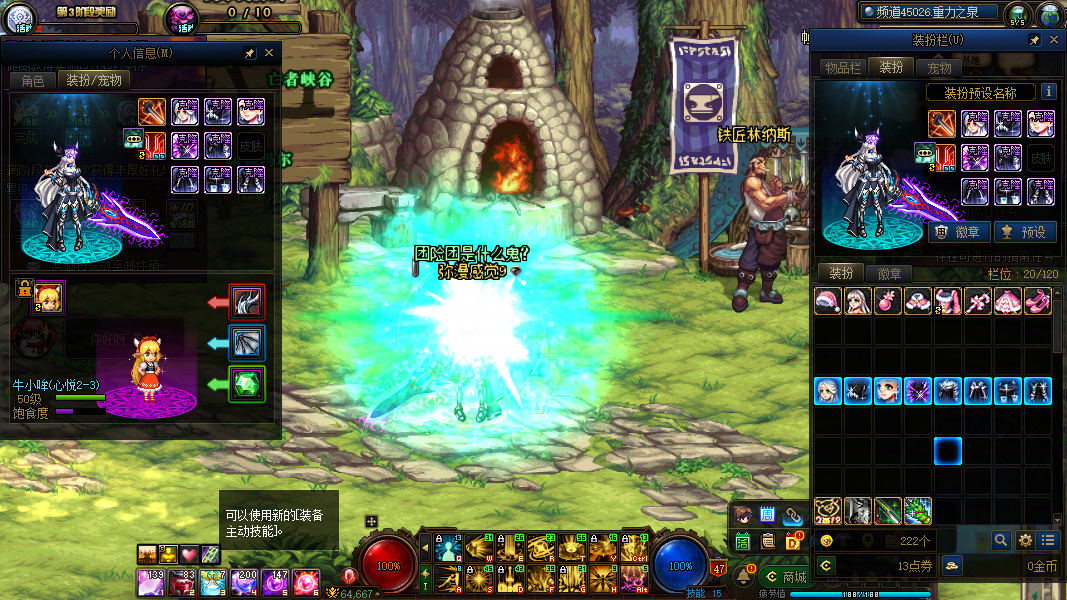Select the 徽章 emblem tab above item grid
Screen dimensions: 1067x600
tap(889, 273)
